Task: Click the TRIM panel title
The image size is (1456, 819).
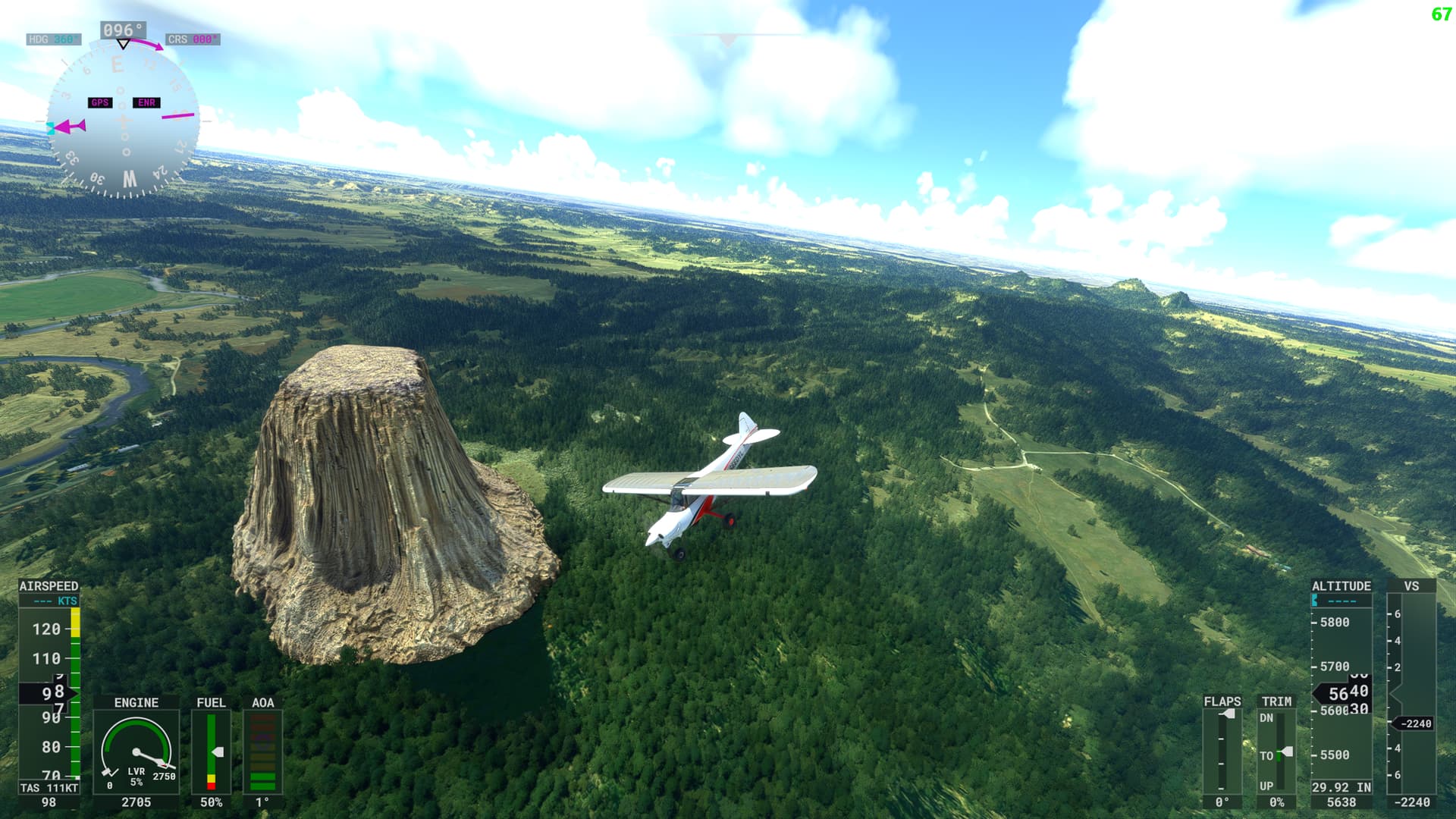Action: 1277,702
